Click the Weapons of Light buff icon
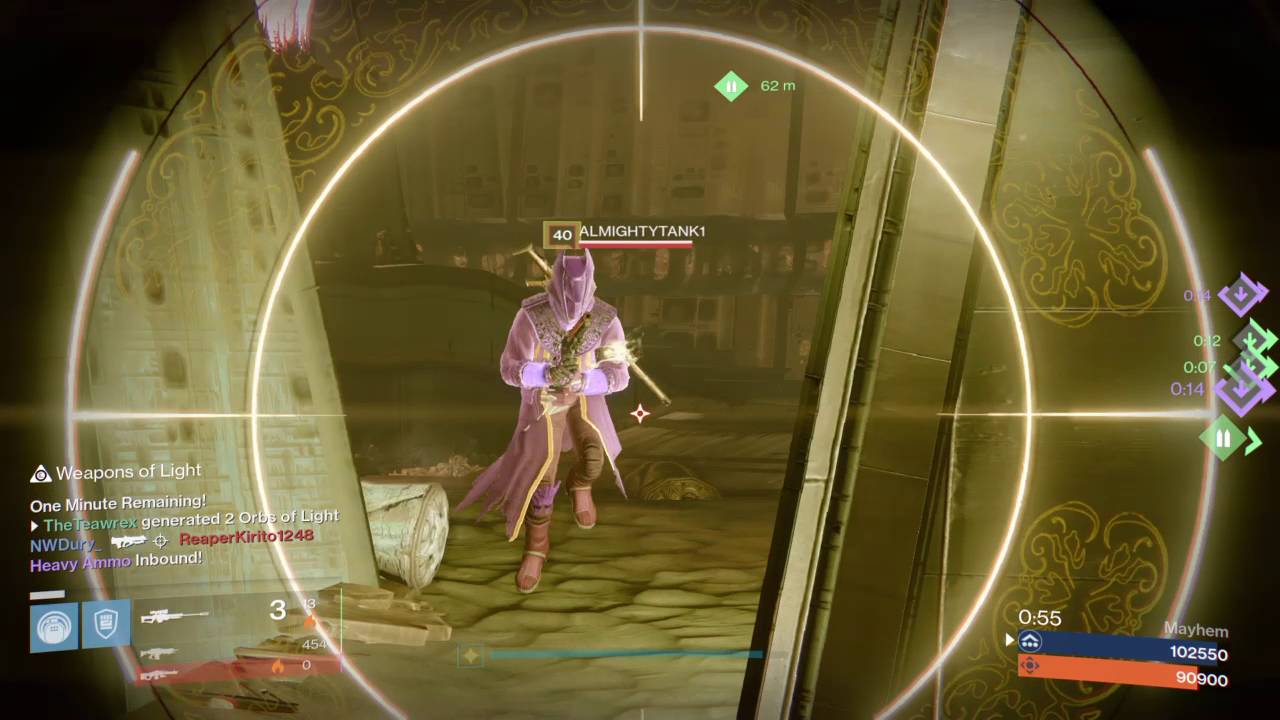This screenshot has height=720, width=1280. point(41,473)
